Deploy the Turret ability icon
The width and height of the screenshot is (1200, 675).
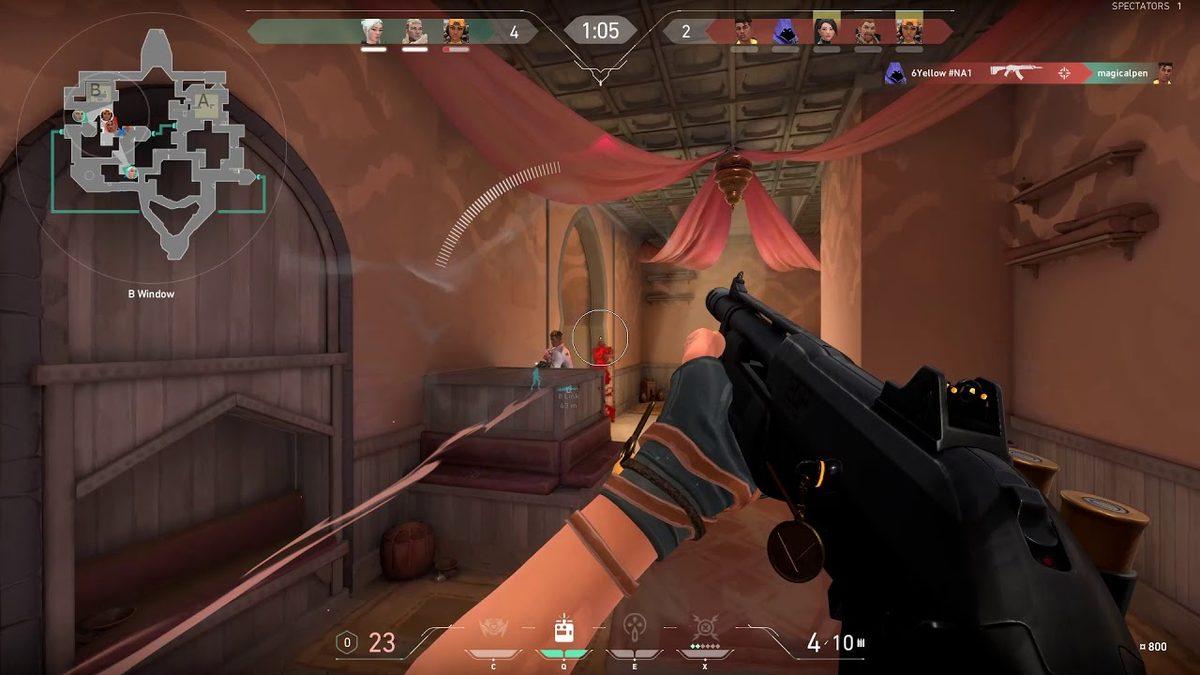pos(633,630)
